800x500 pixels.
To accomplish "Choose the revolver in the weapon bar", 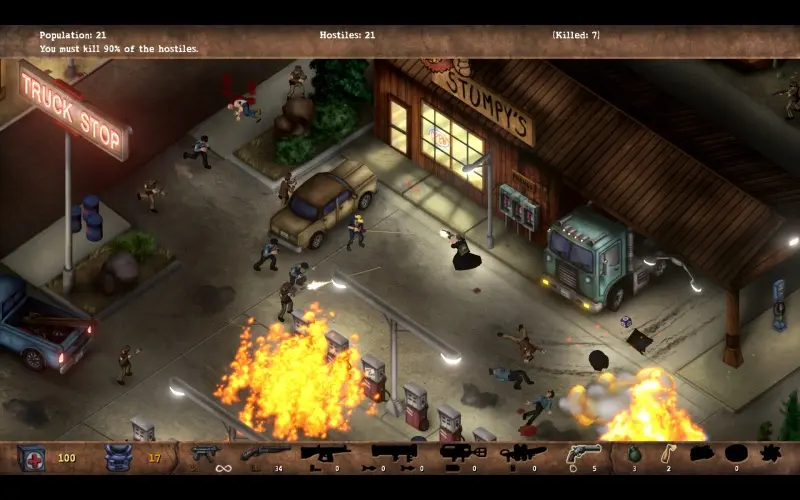I will coord(583,454).
